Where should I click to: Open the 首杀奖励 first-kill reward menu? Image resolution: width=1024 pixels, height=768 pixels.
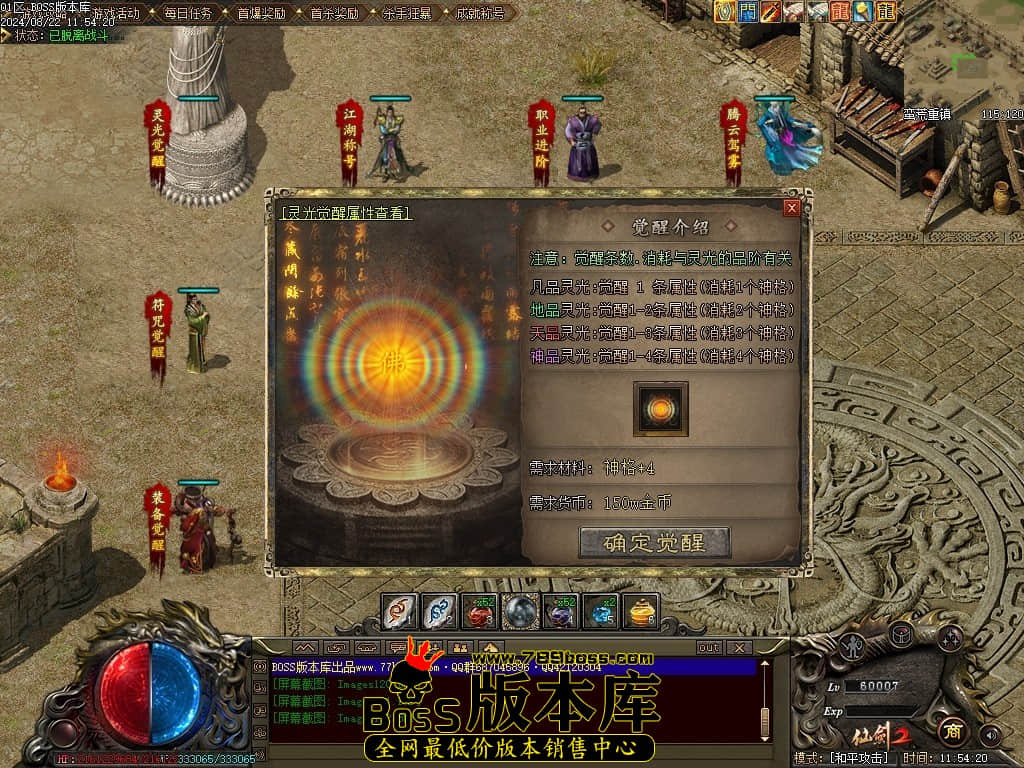[x=334, y=14]
